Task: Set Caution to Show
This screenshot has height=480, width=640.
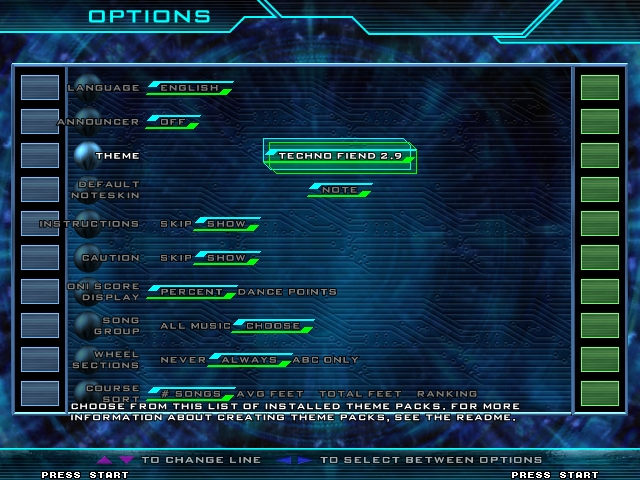Action: click(226, 258)
